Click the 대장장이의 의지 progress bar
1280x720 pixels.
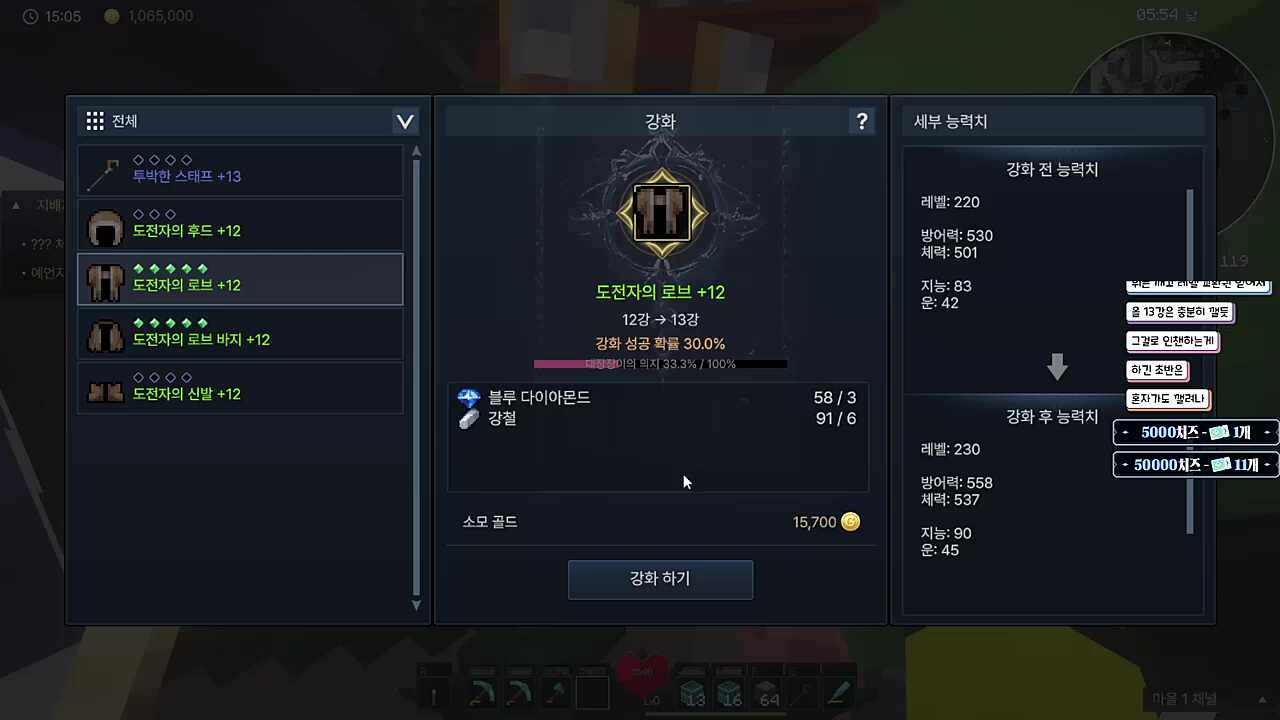coord(660,363)
